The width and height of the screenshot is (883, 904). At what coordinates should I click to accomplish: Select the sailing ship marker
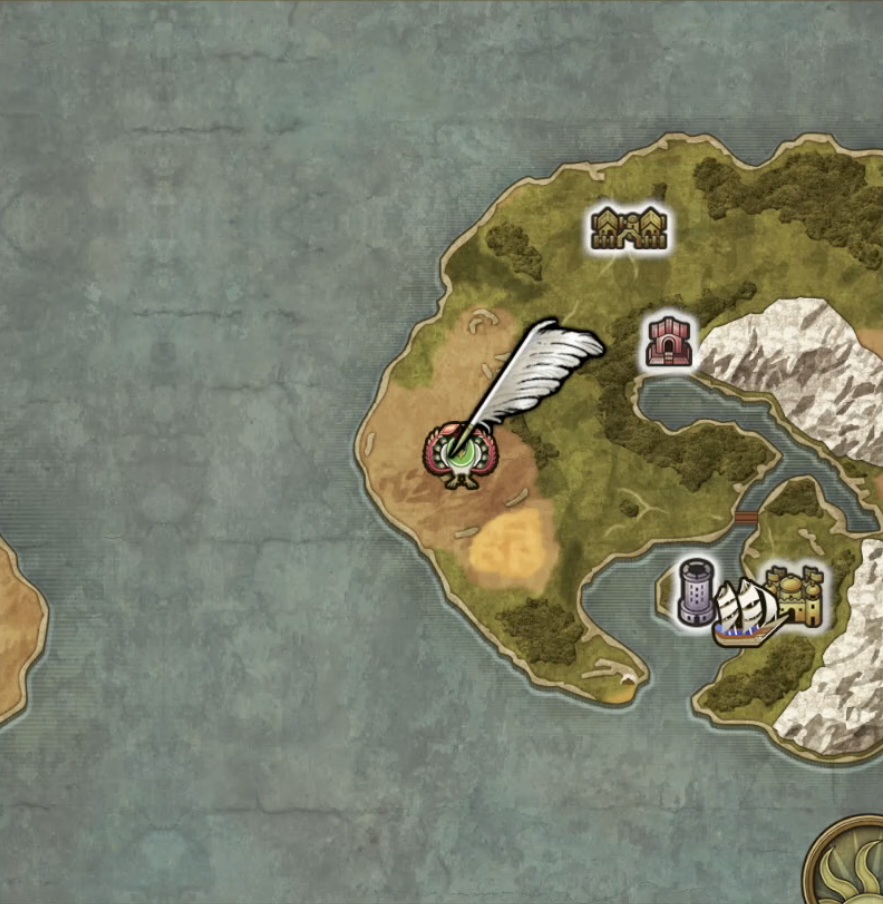(x=747, y=612)
